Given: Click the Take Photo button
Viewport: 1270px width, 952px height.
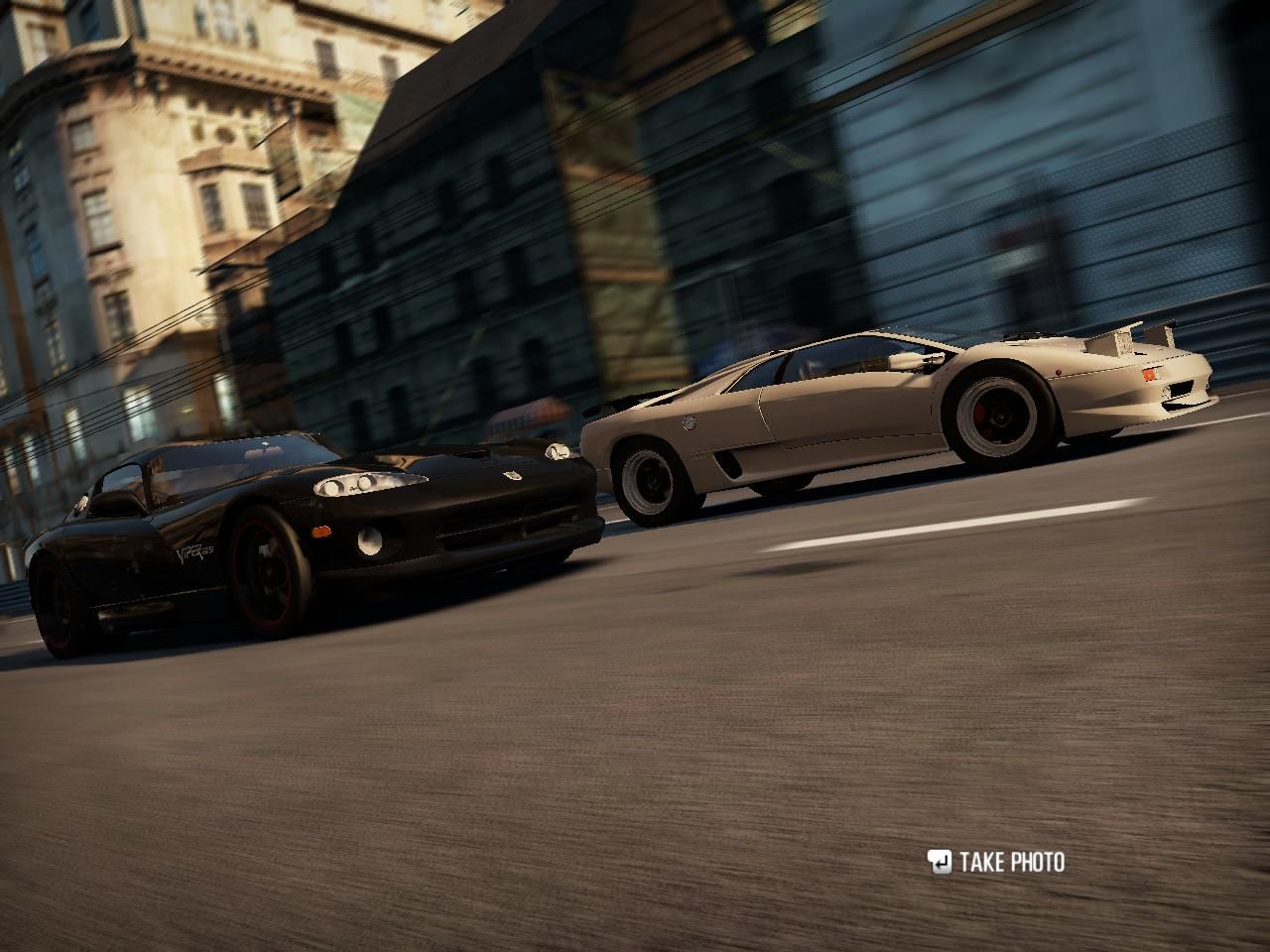Looking at the screenshot, I should [x=996, y=862].
